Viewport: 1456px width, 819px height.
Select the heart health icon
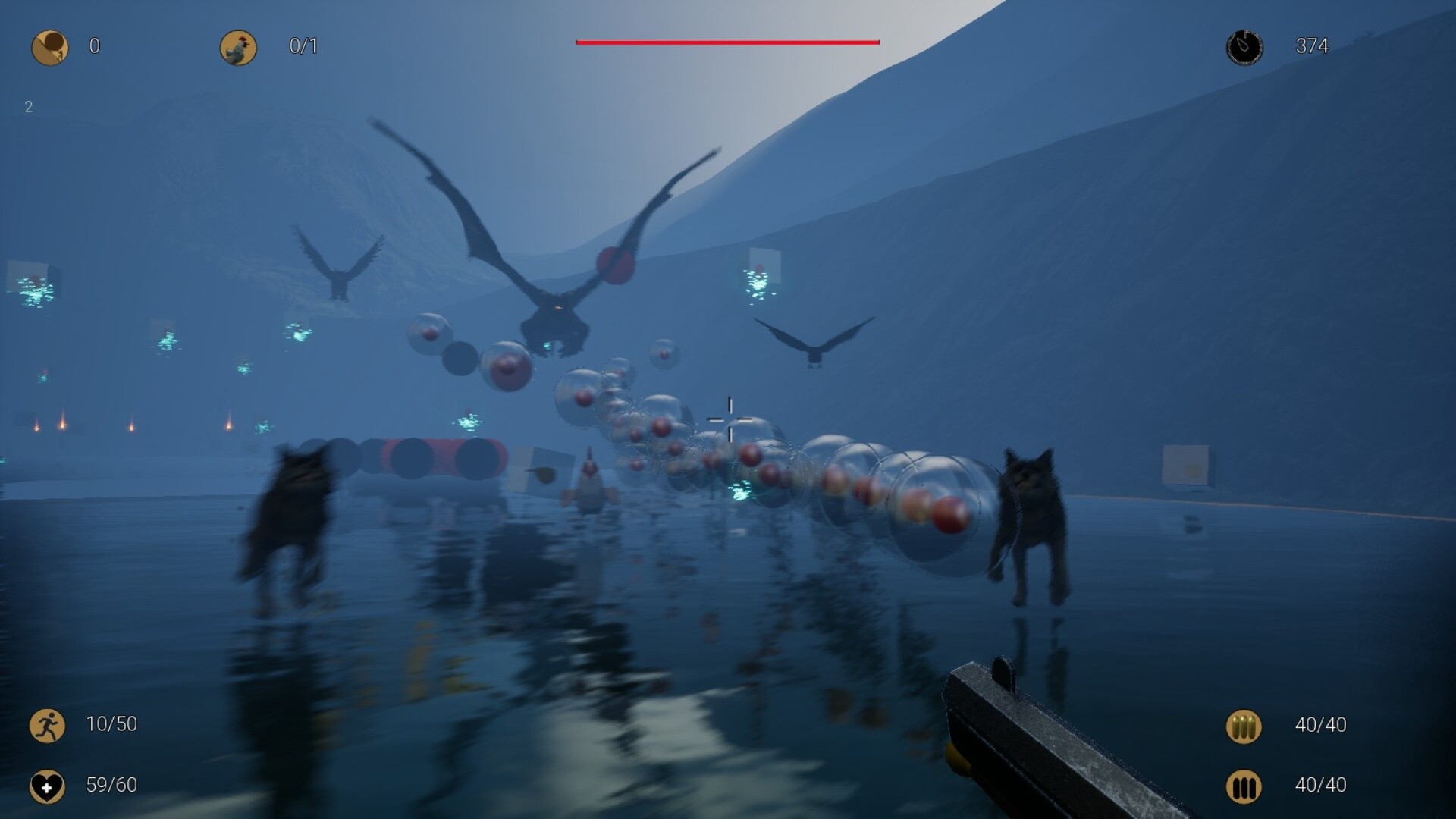47,786
